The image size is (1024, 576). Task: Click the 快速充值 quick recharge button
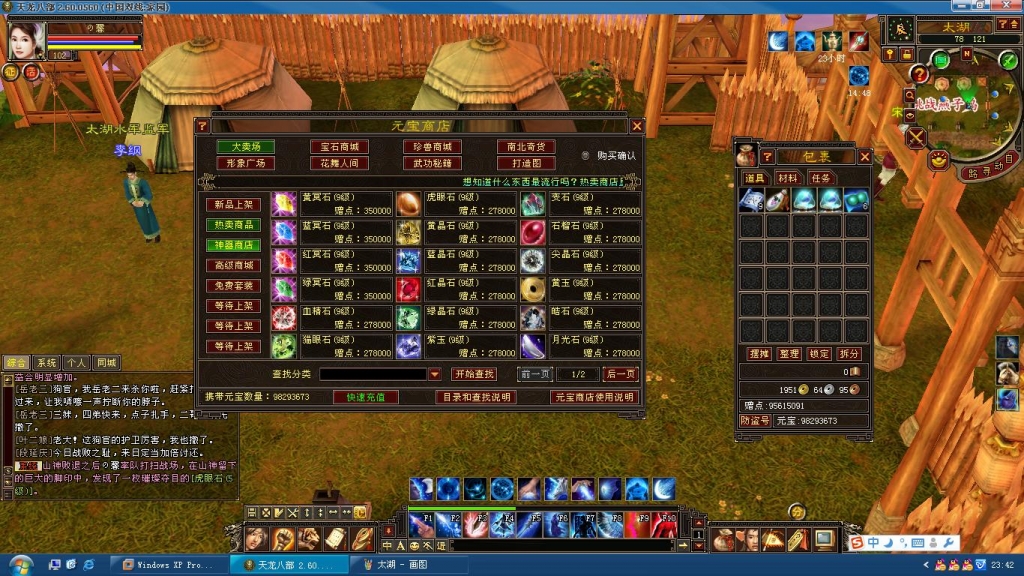pos(365,397)
